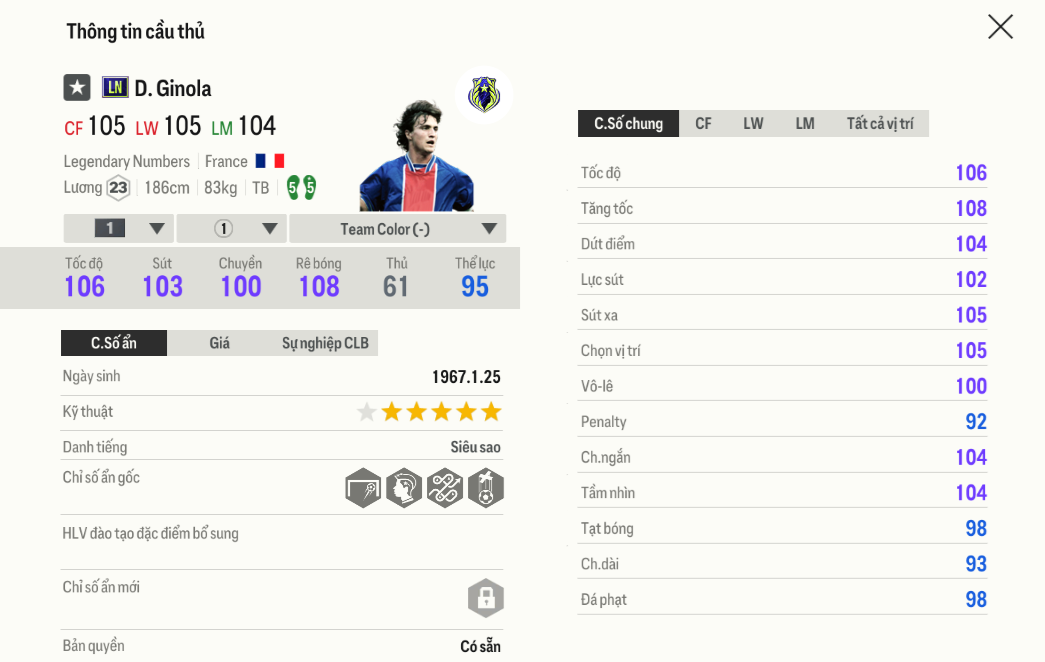Switch to the C.Số ẩn tab
The image size is (1045, 662).
click(x=114, y=343)
